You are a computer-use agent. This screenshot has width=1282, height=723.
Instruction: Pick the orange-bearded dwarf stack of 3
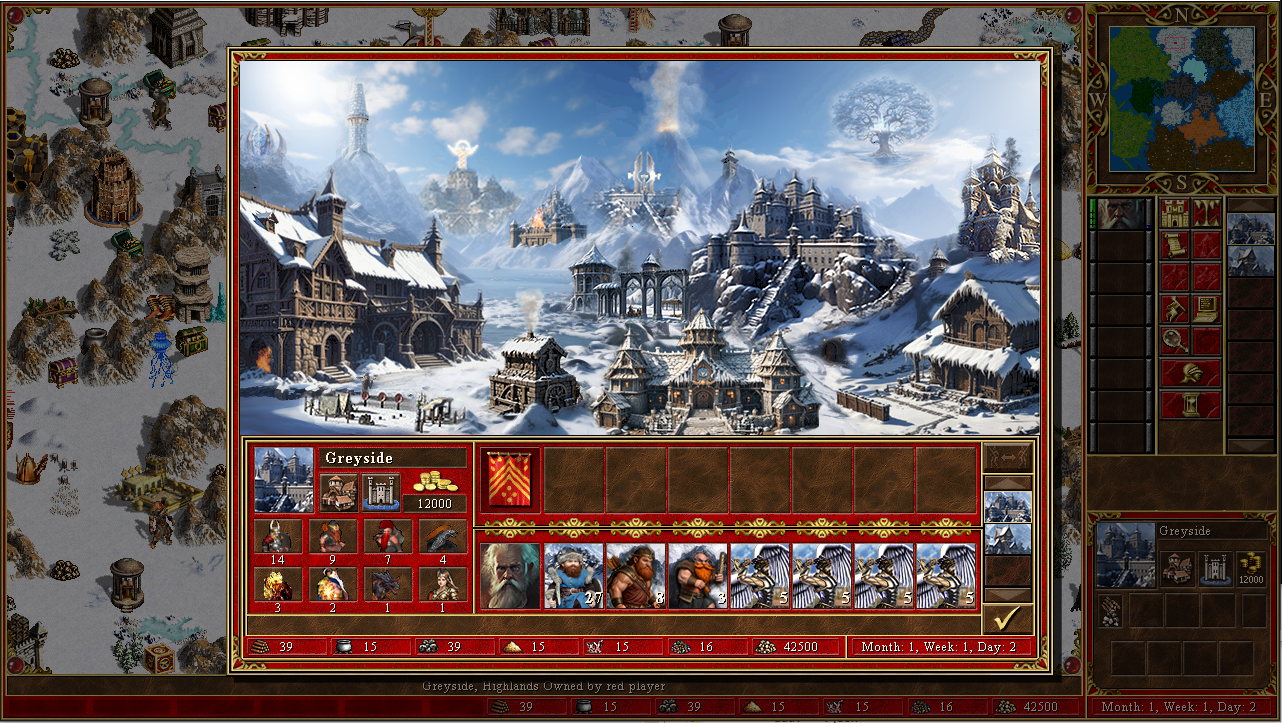coord(697,576)
